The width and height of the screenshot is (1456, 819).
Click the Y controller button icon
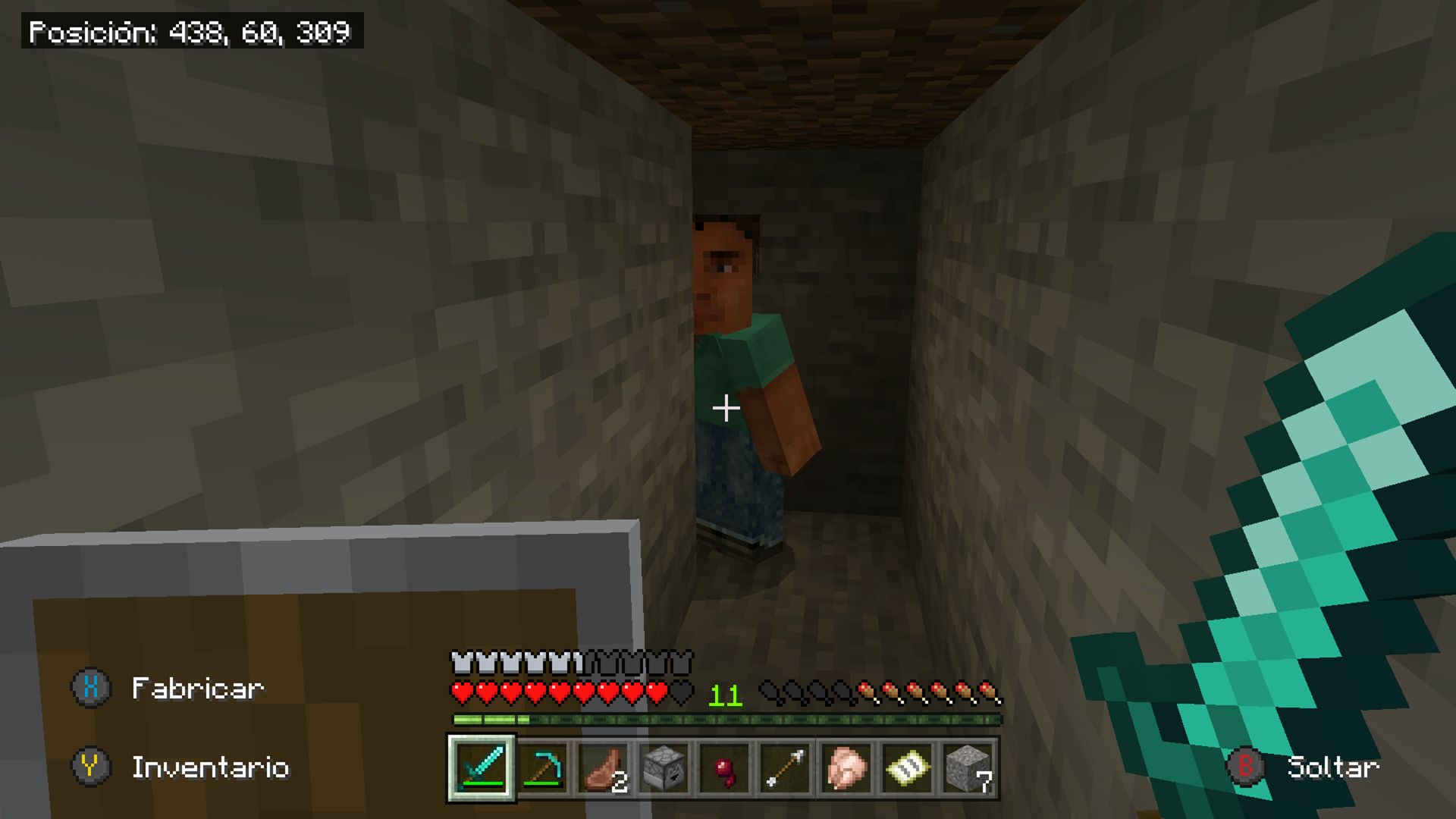(x=91, y=768)
